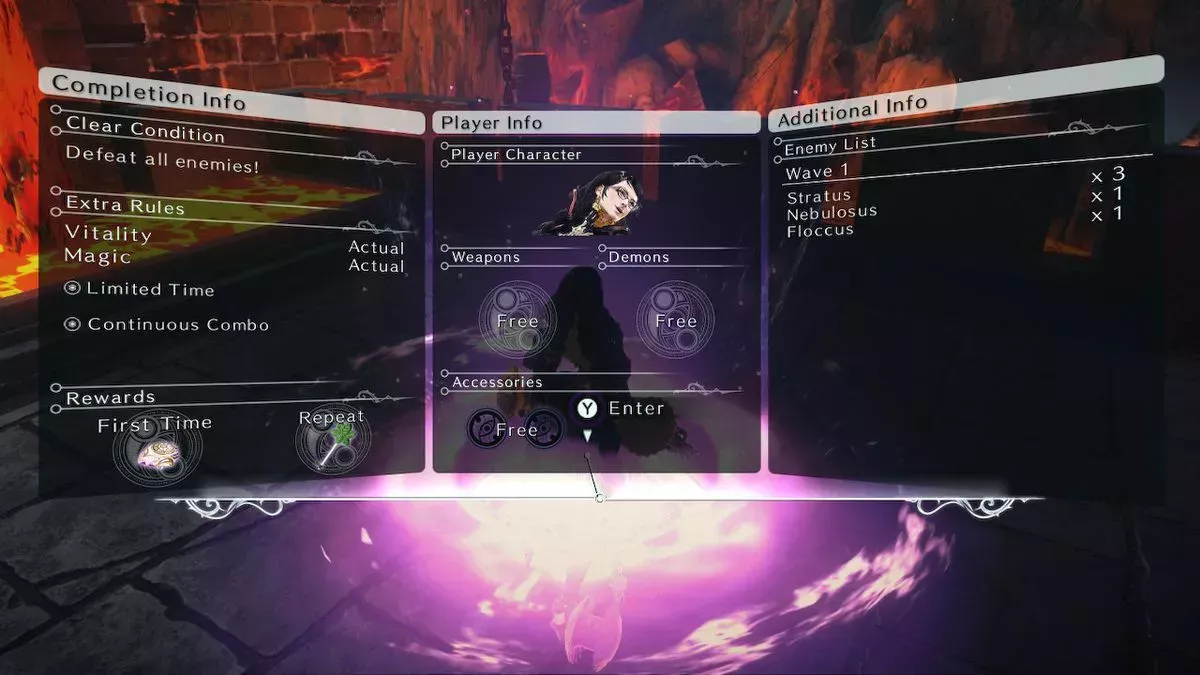Choose the Nebulosus enemy entry

tap(832, 213)
